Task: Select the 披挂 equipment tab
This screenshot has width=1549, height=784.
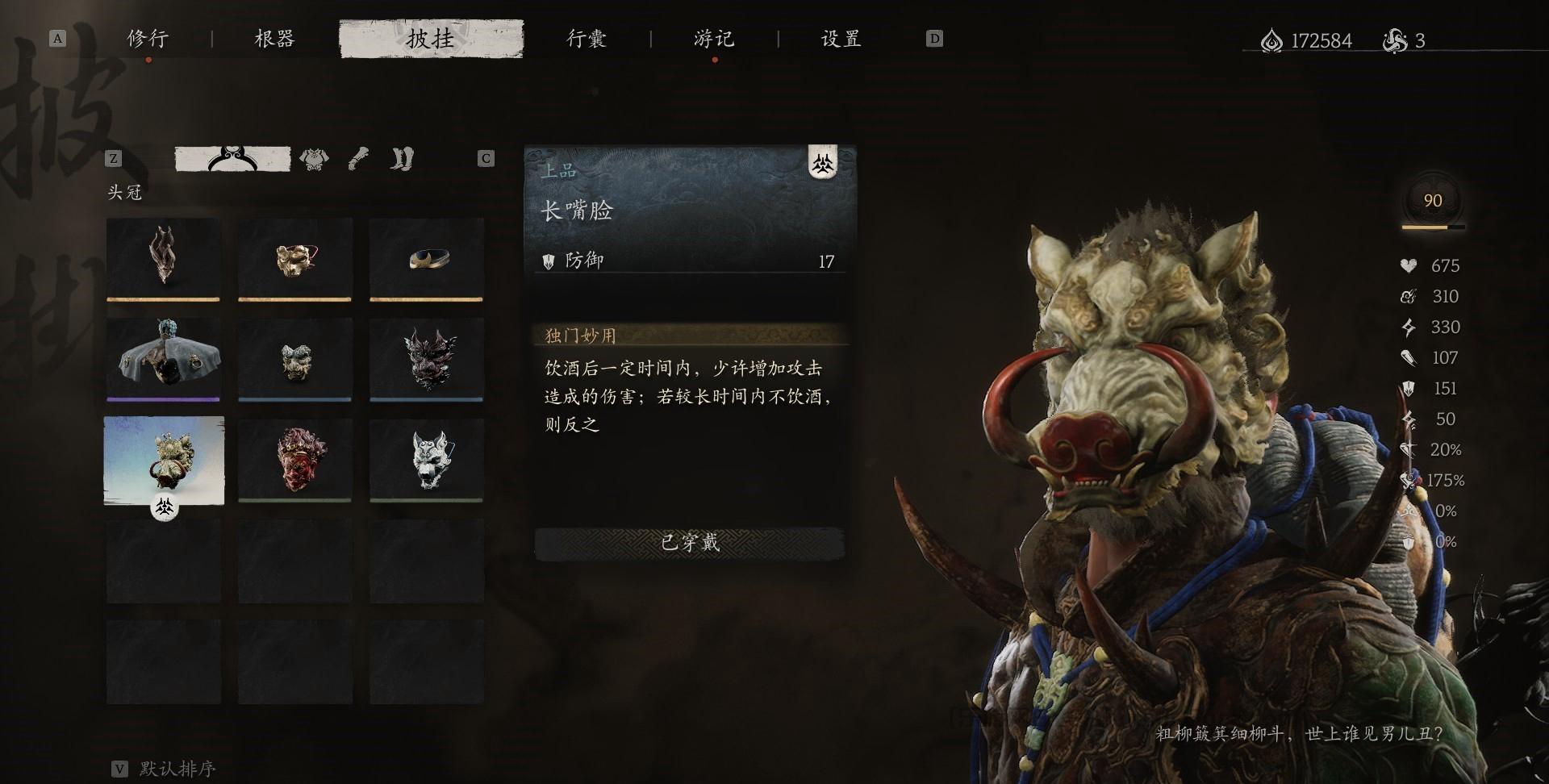Action: click(431, 39)
